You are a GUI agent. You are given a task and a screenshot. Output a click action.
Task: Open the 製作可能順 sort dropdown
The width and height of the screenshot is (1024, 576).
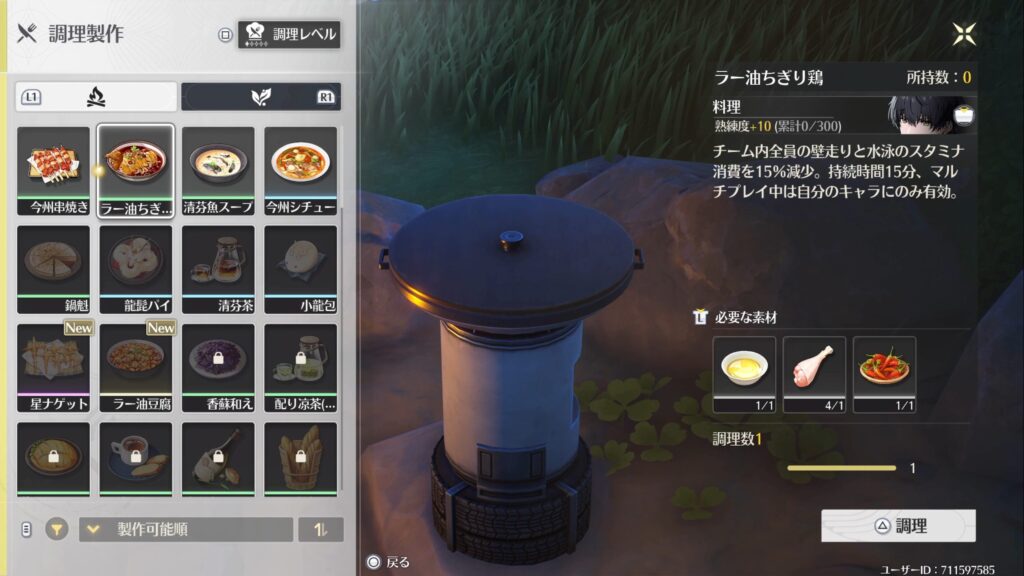(186, 529)
